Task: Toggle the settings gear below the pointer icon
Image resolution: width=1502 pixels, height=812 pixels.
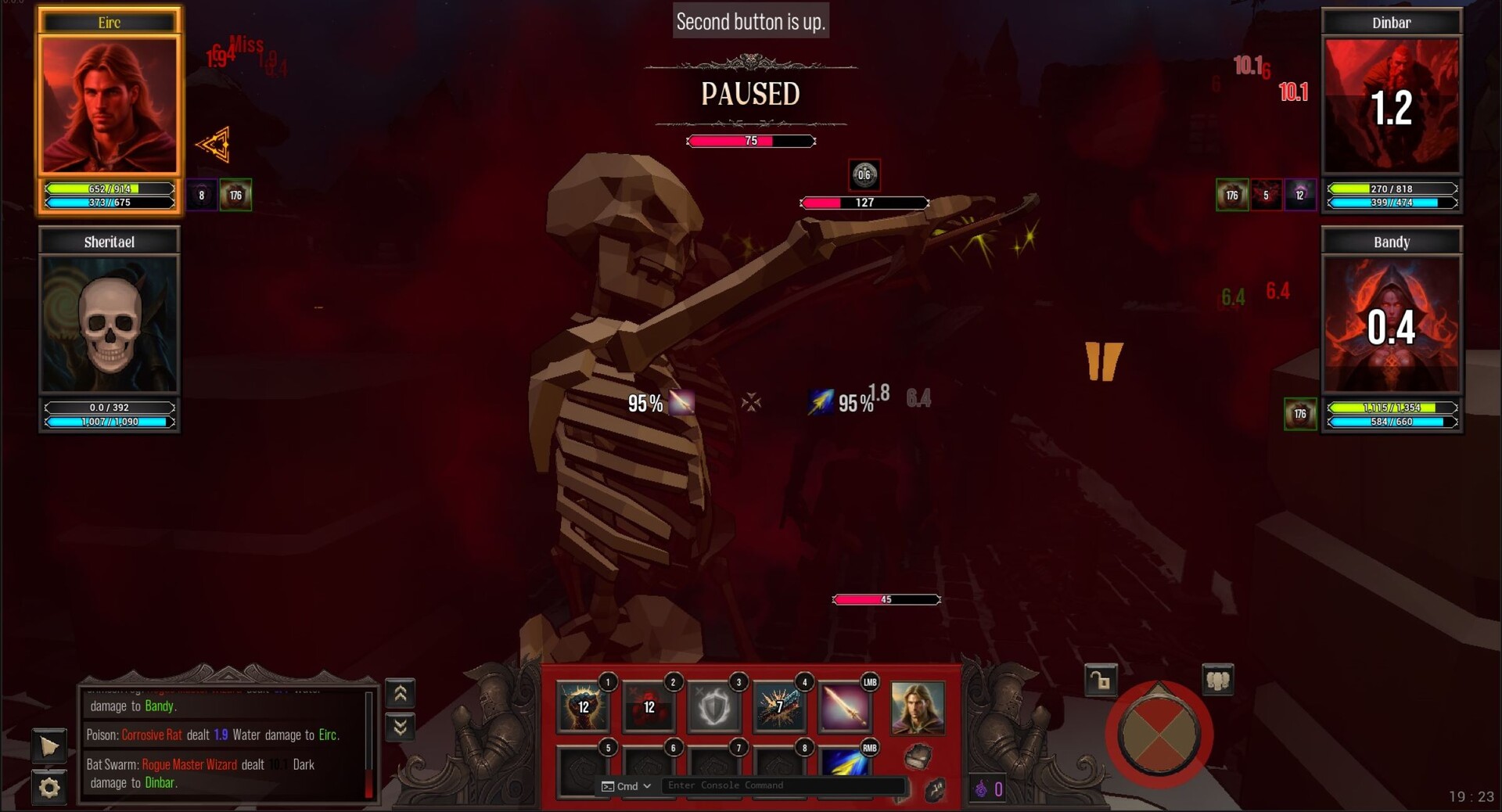Action: (x=49, y=789)
